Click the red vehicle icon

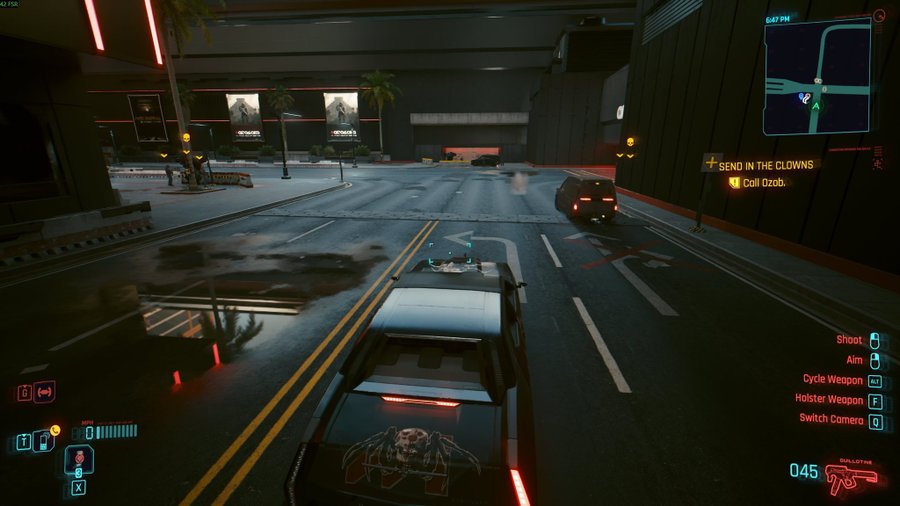click(x=44, y=391)
